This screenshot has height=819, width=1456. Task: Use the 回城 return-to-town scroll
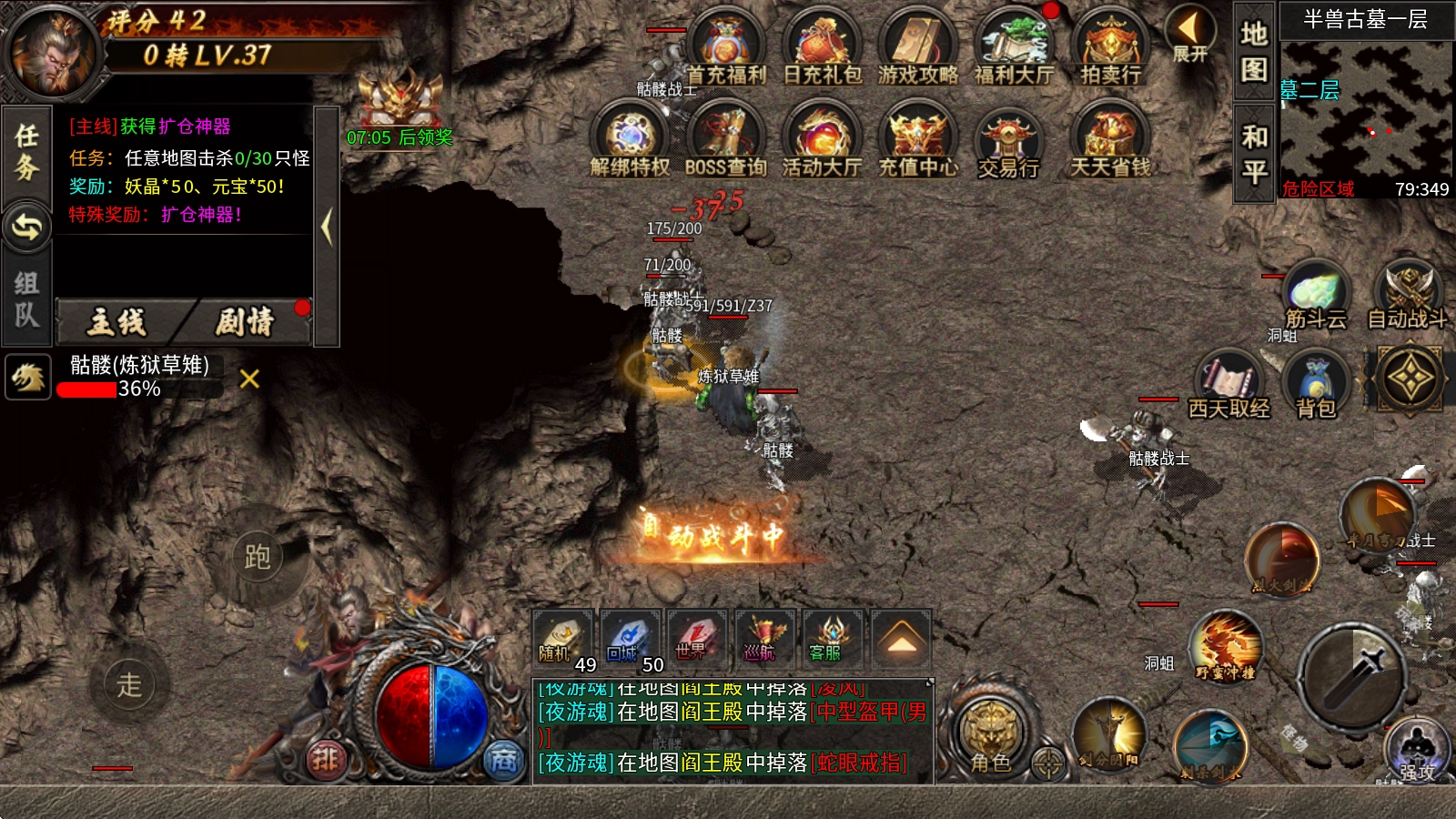630,639
